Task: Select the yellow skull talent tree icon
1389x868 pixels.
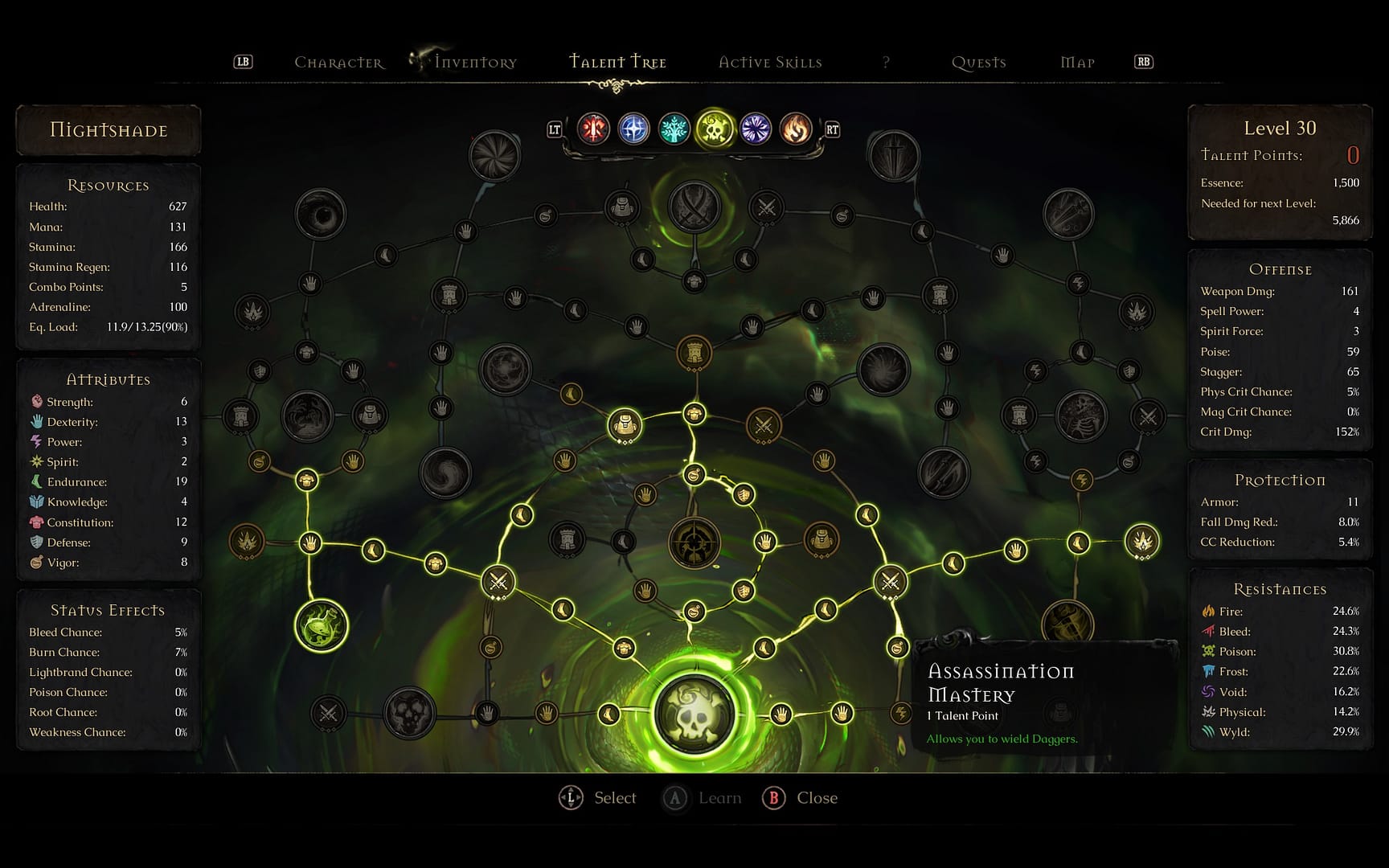Action: (x=715, y=129)
